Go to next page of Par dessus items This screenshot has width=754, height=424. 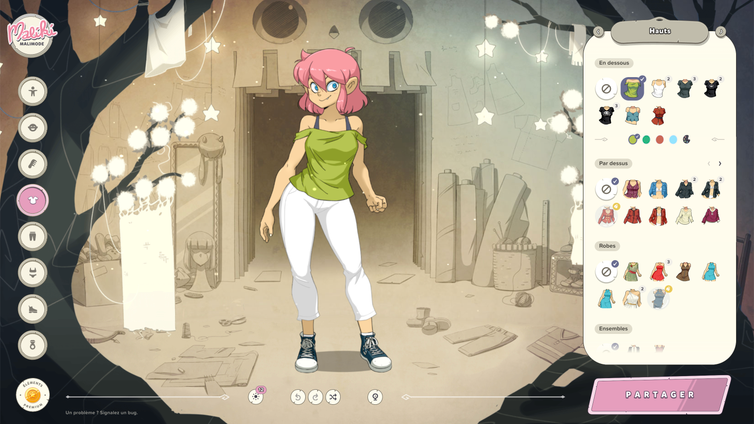tap(720, 163)
